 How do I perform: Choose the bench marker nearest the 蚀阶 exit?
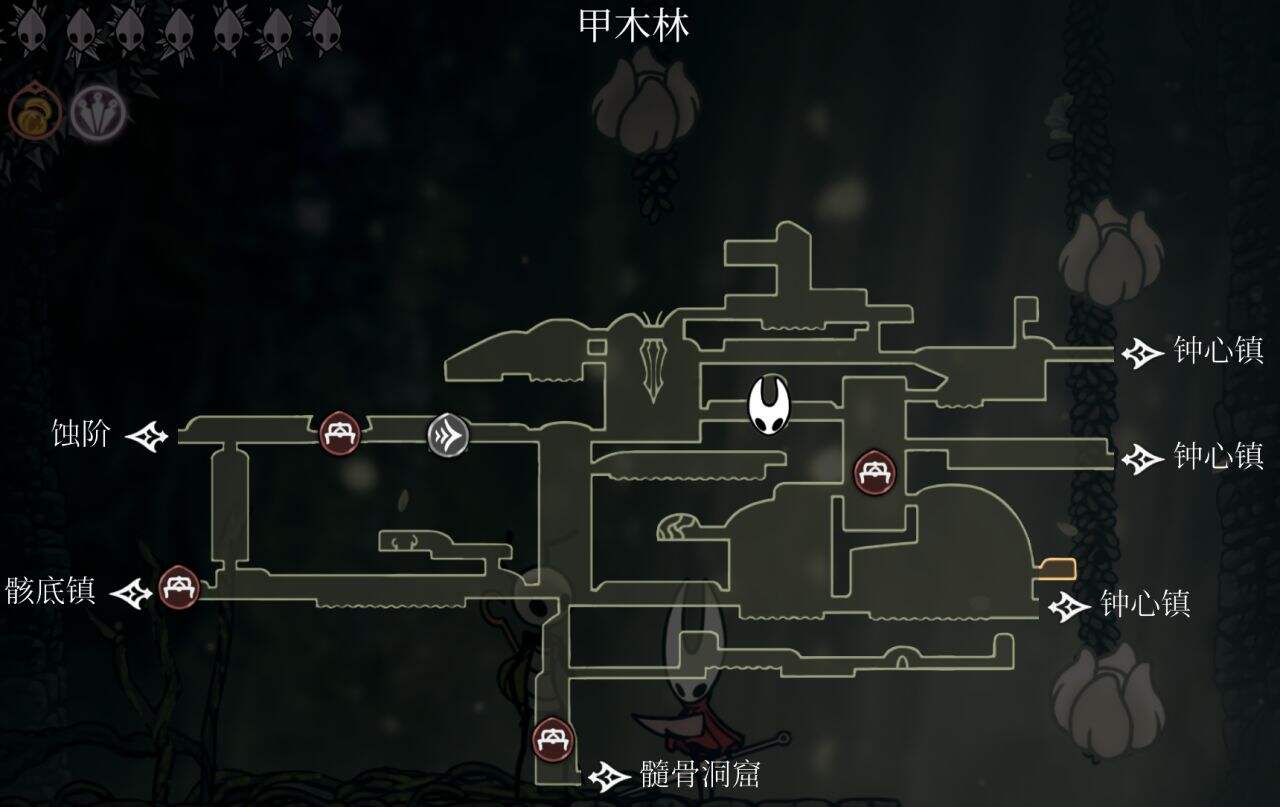point(338,434)
